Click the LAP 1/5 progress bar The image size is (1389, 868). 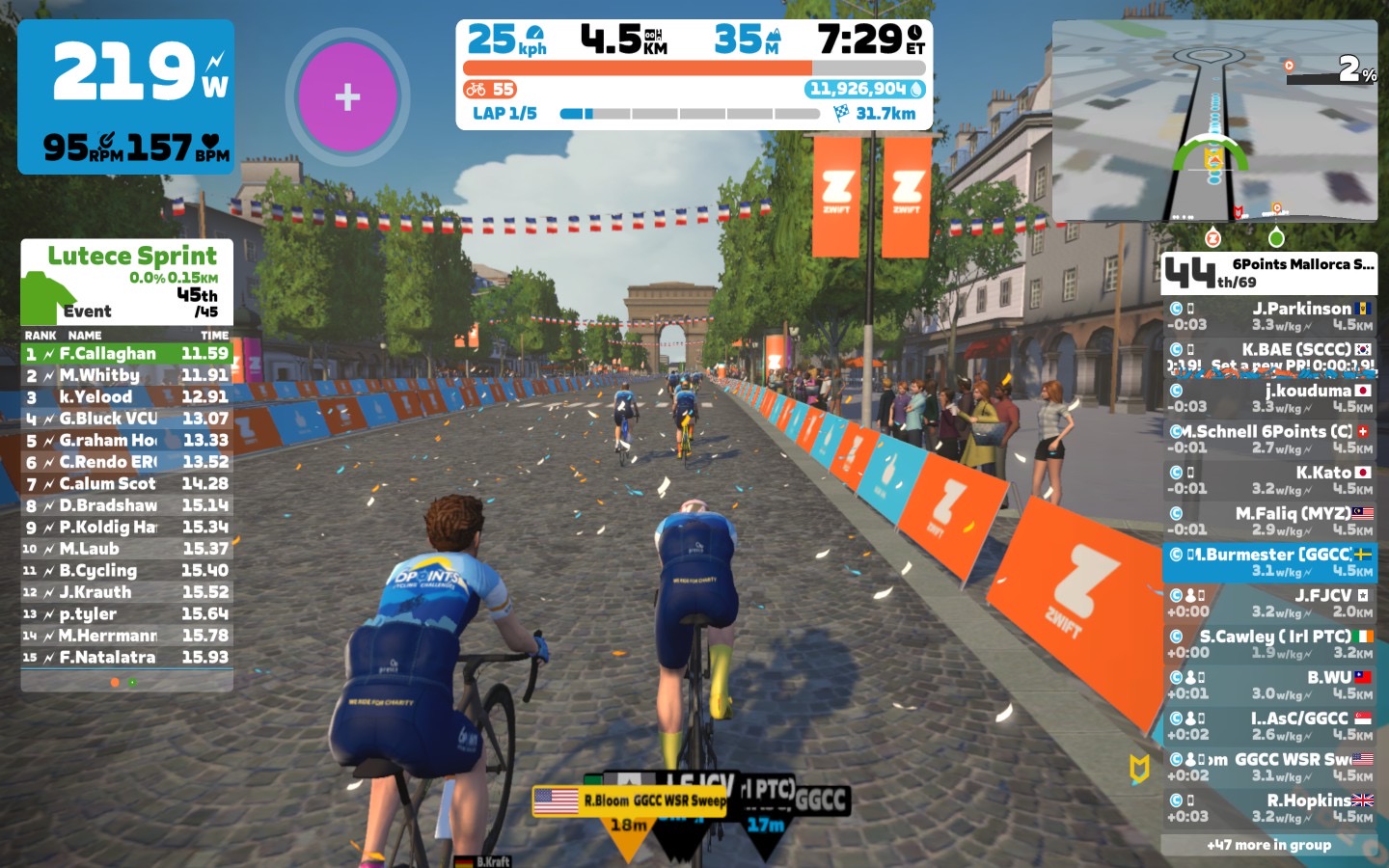tap(689, 114)
